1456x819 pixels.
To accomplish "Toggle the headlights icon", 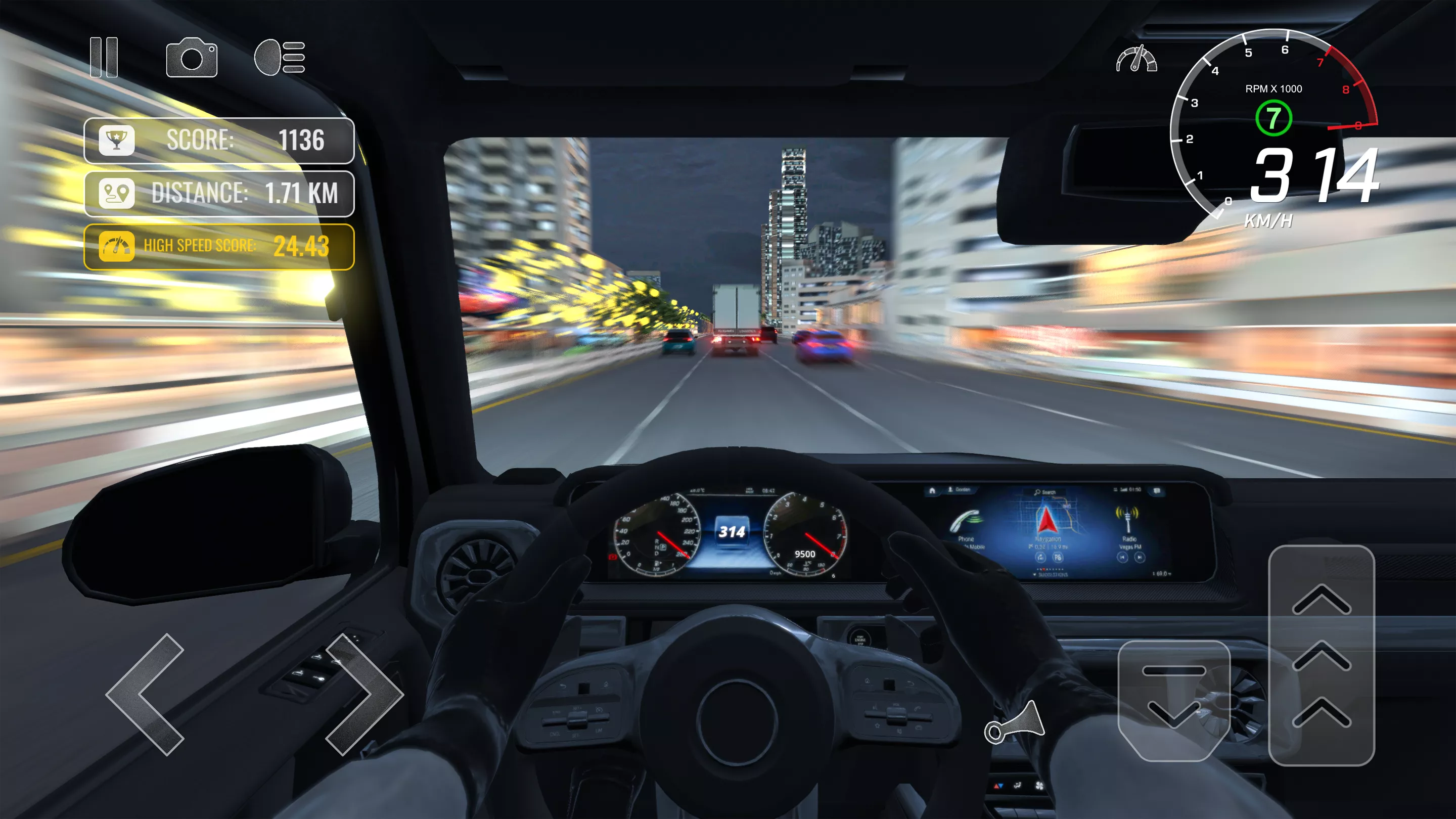I will [x=280, y=57].
